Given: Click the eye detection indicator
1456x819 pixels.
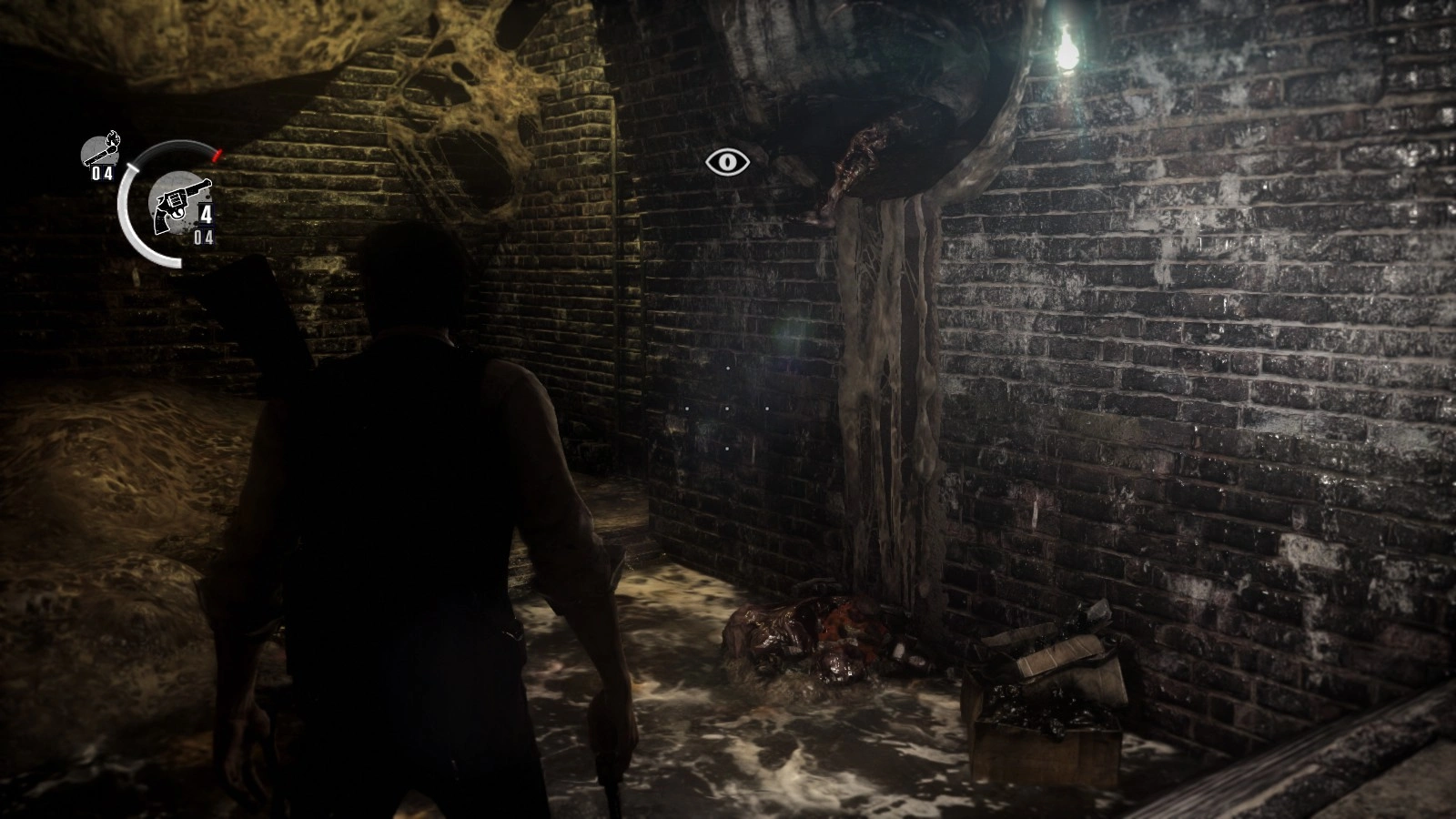Looking at the screenshot, I should point(728,163).
